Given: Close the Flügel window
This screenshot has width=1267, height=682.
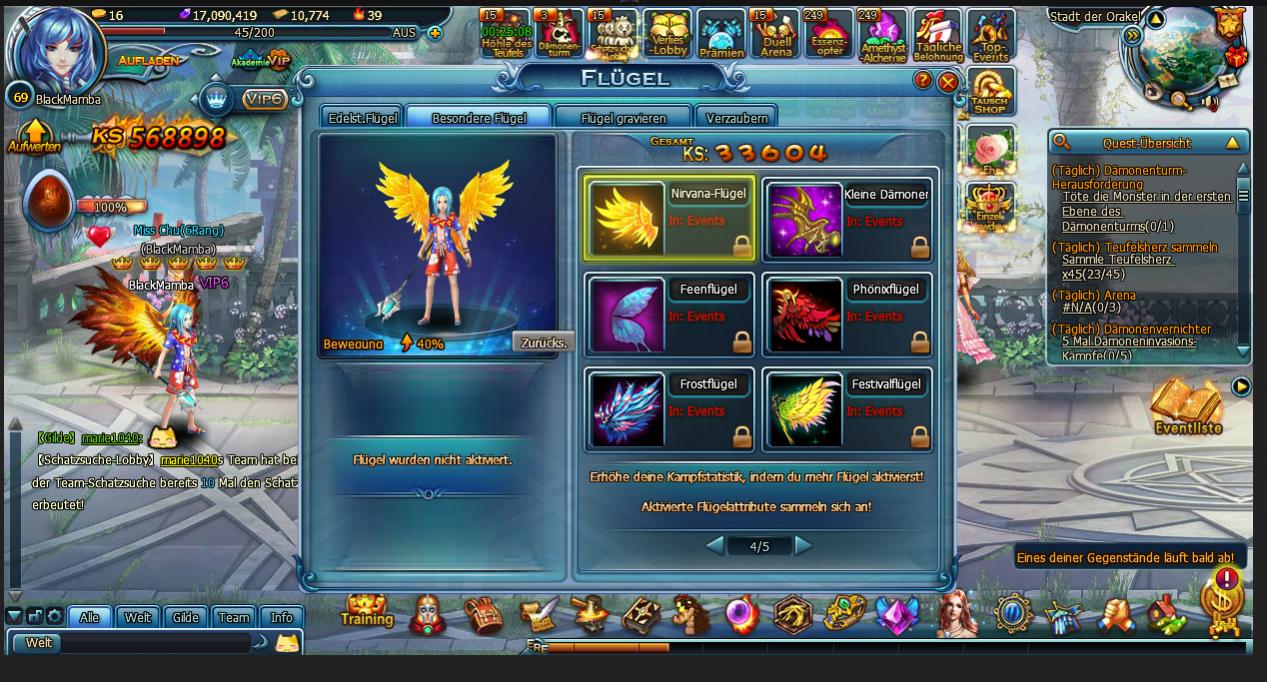Looking at the screenshot, I should 947,82.
